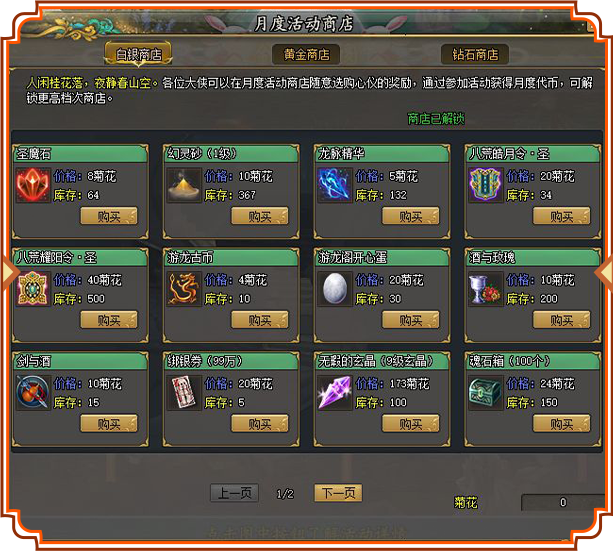The height and width of the screenshot is (551, 613).
Task: Click 购买 for 龙脉精华
Action: coord(410,216)
